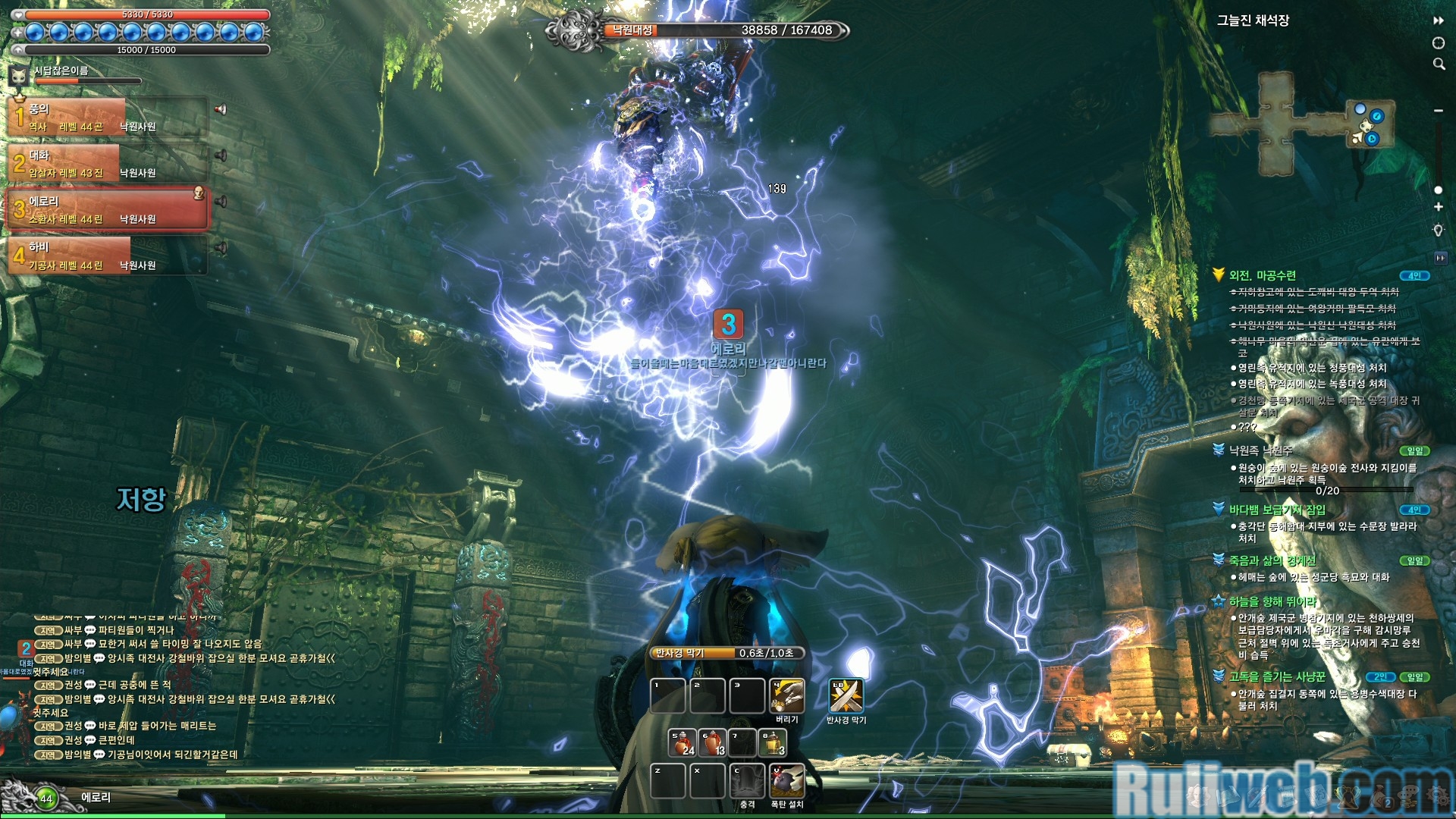Use the 버리기 (discard) skill icon
The height and width of the screenshot is (819, 1456).
pos(786,696)
